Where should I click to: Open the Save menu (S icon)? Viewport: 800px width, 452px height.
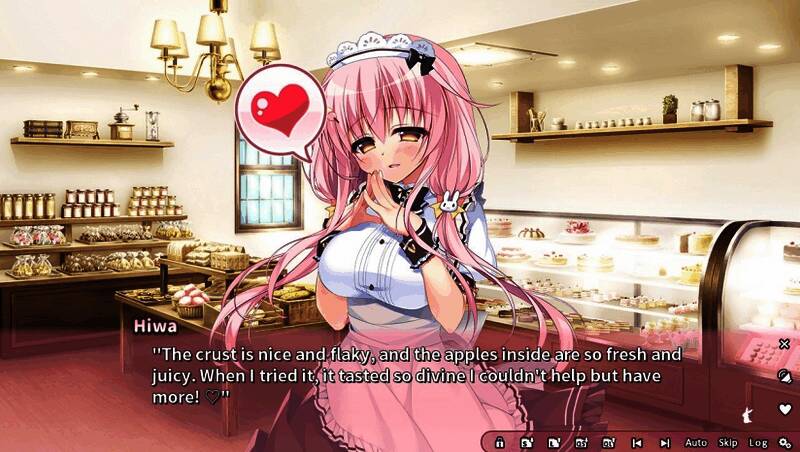[527, 442]
